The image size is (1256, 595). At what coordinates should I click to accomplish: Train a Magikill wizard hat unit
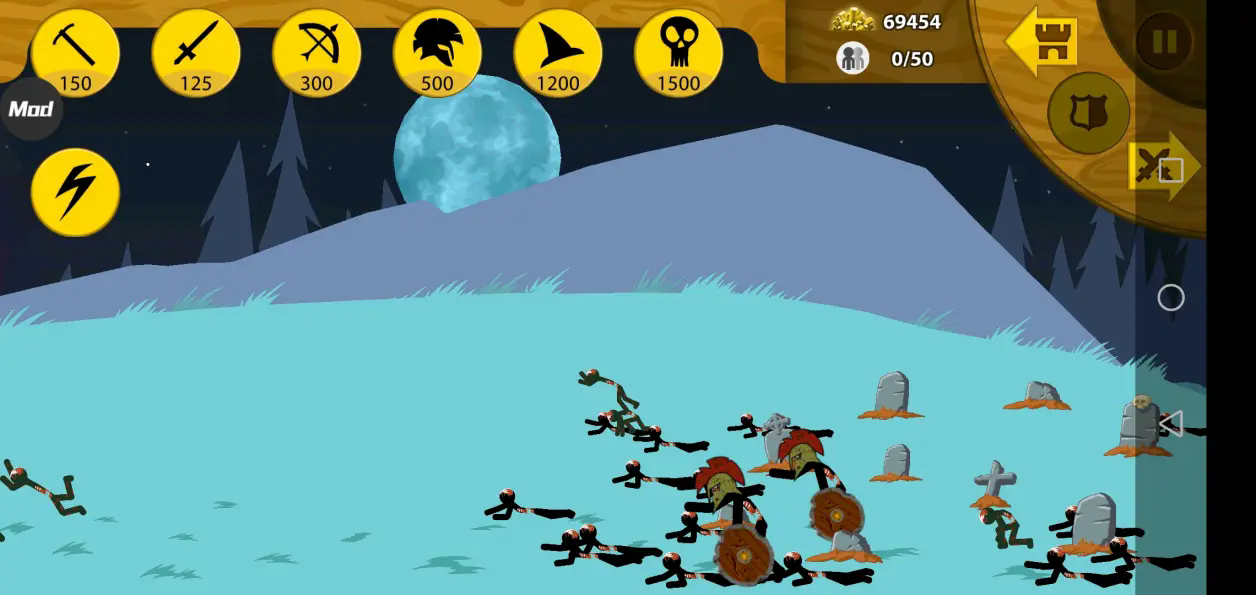[x=558, y=52]
